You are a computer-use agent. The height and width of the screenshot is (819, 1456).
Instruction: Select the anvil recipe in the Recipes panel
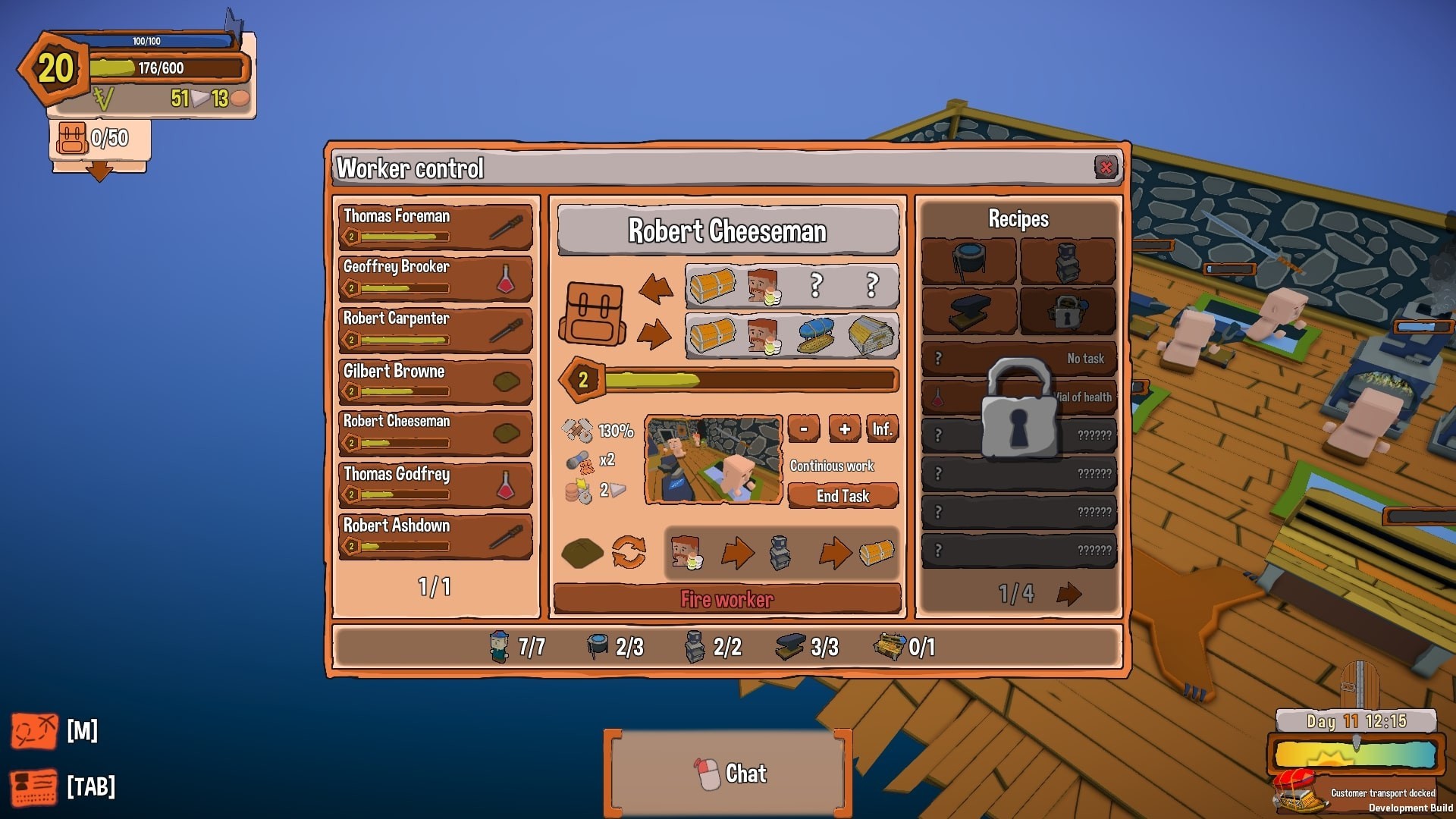click(968, 312)
